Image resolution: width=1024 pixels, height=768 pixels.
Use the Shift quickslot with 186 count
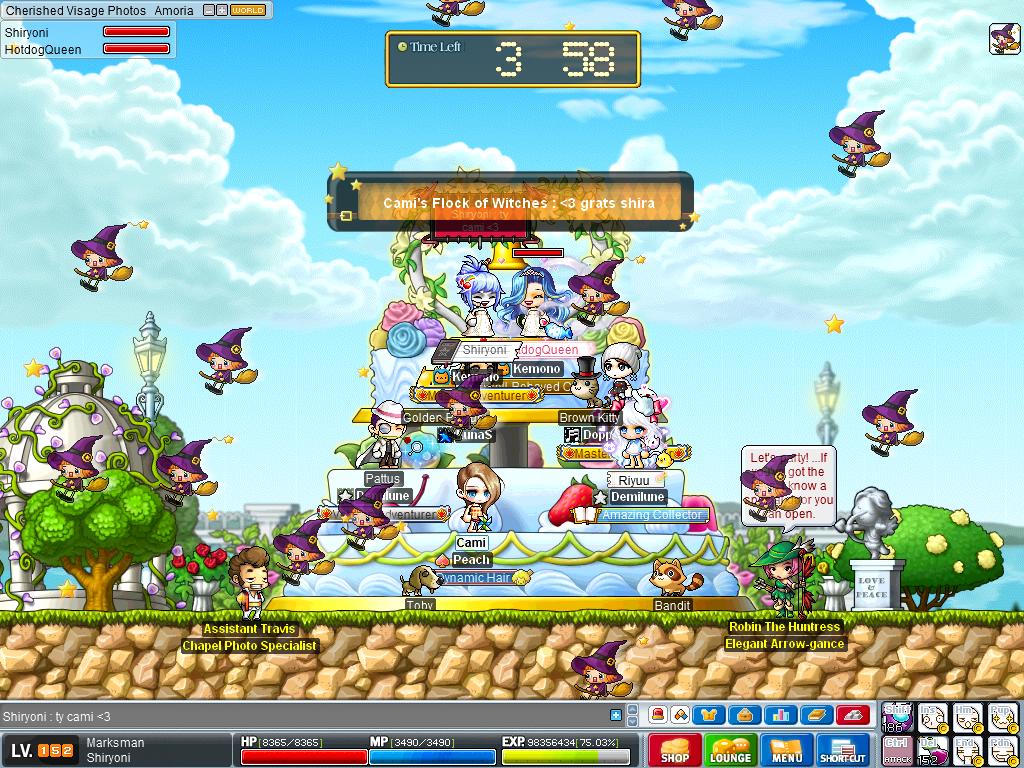[896, 716]
